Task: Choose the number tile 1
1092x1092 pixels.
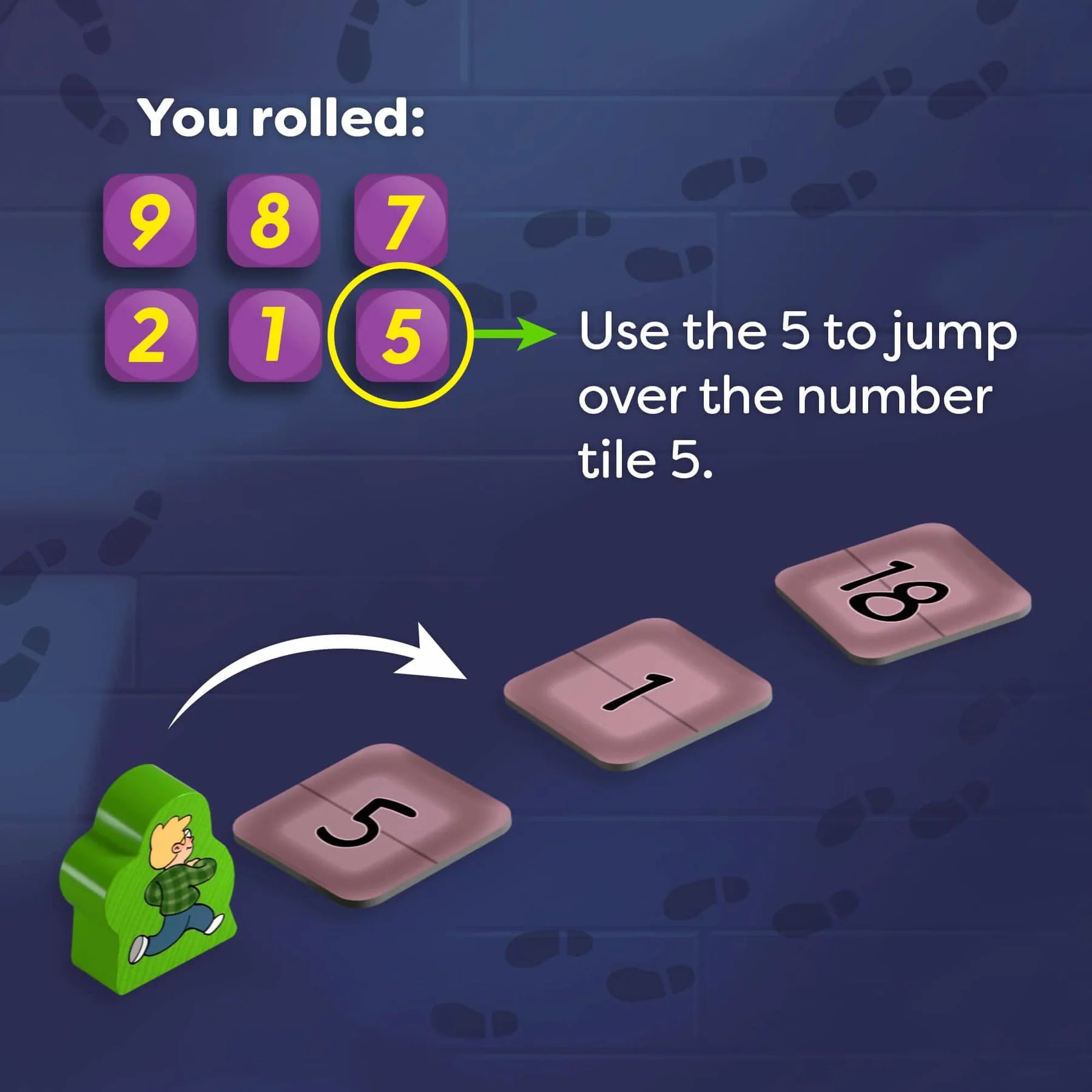Action: click(637, 692)
